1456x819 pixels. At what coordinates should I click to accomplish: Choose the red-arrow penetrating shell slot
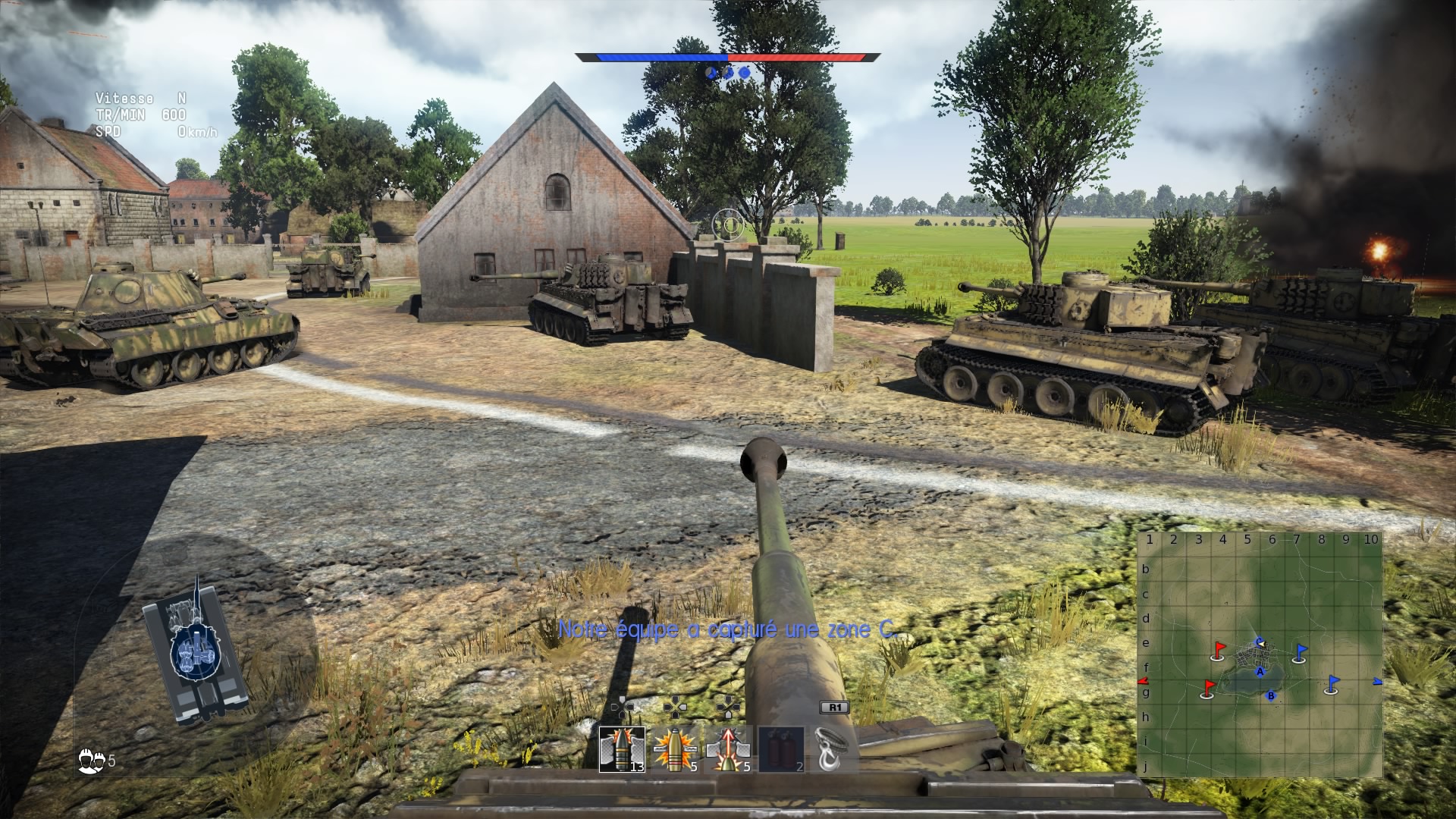[x=728, y=749]
